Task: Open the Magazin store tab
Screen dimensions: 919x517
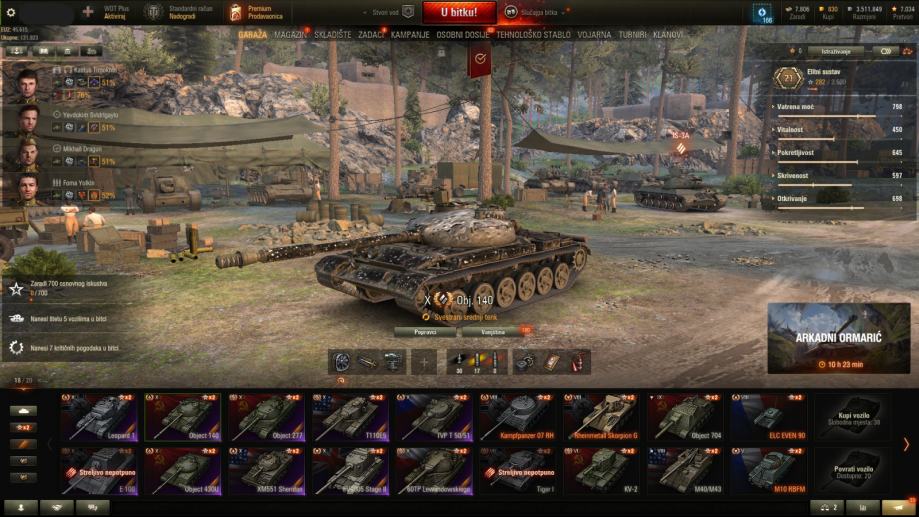Action: pos(290,34)
